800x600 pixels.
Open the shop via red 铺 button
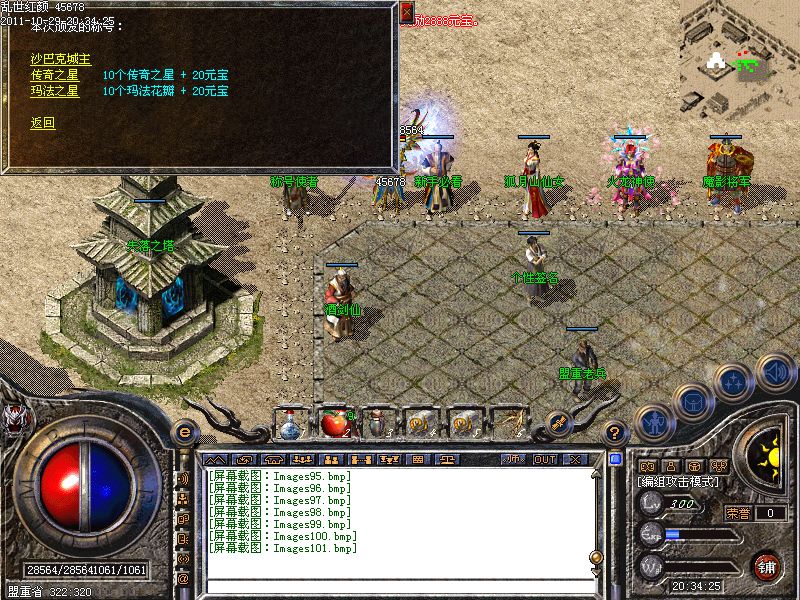tap(767, 565)
